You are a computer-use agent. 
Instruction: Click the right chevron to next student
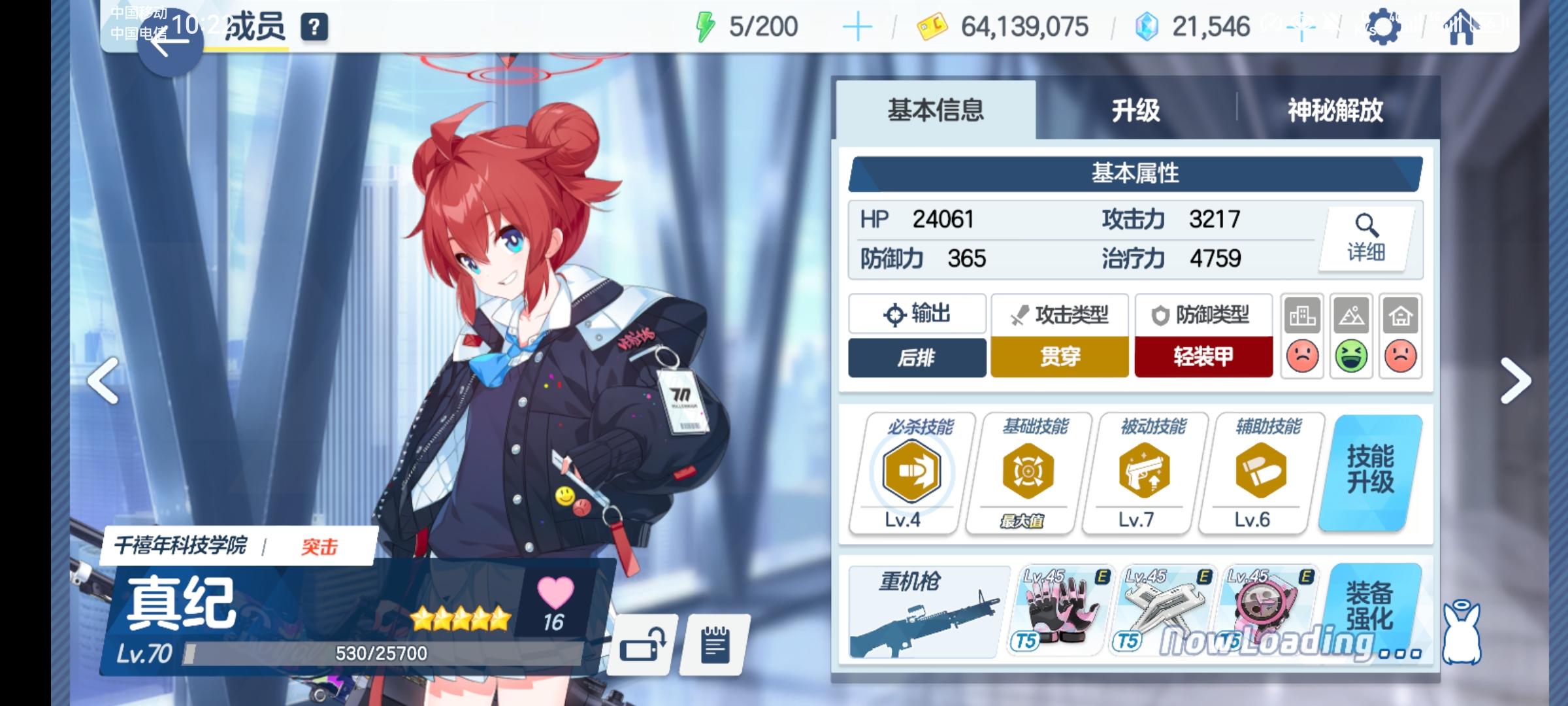pyautogui.click(x=1516, y=379)
